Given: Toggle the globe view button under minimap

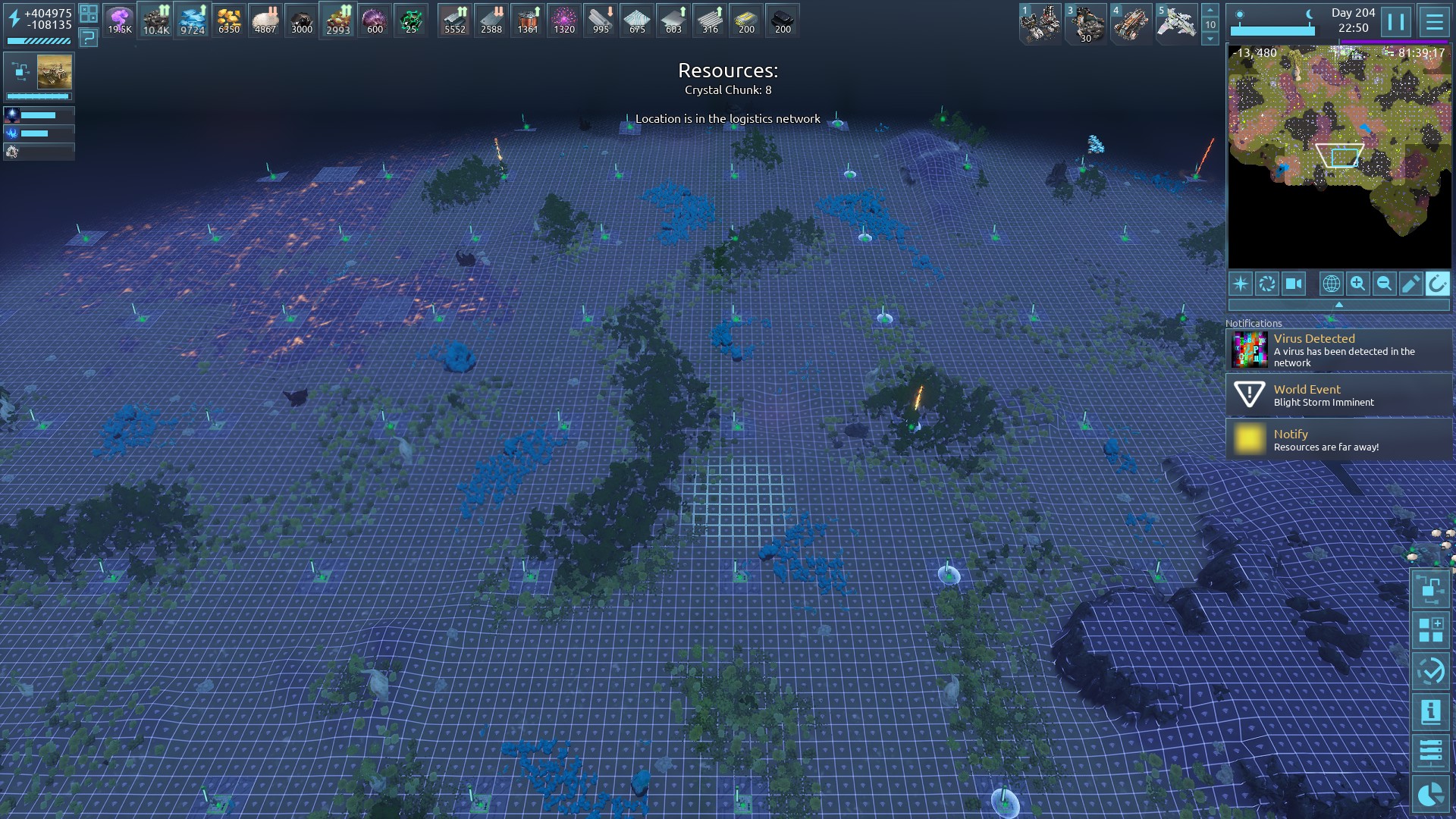Looking at the screenshot, I should pyautogui.click(x=1331, y=284).
